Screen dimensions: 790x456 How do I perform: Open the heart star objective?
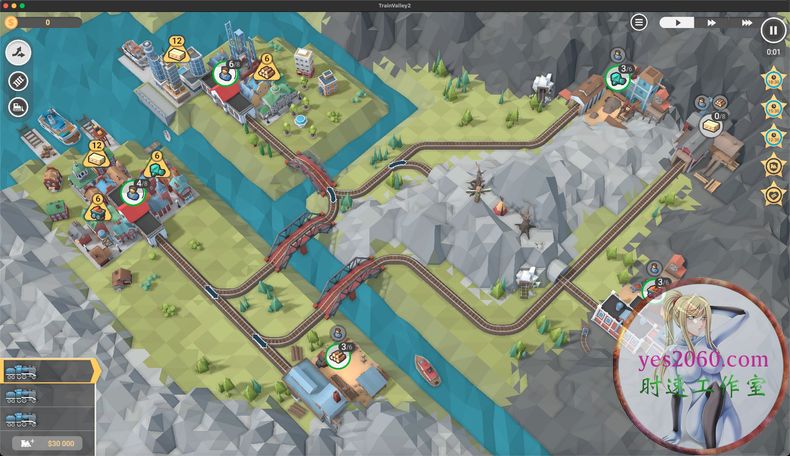[772, 194]
